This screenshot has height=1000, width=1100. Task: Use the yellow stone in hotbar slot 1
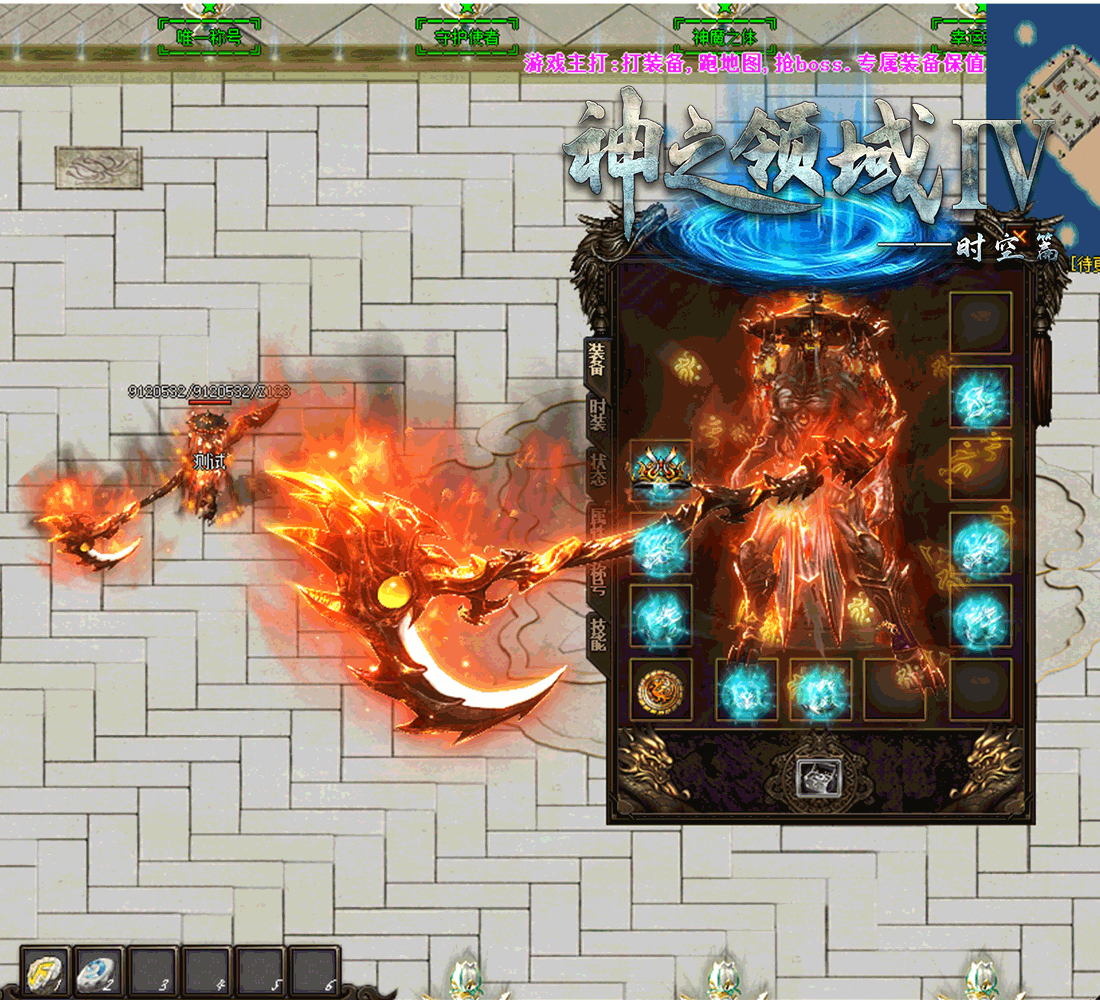pos(46,972)
